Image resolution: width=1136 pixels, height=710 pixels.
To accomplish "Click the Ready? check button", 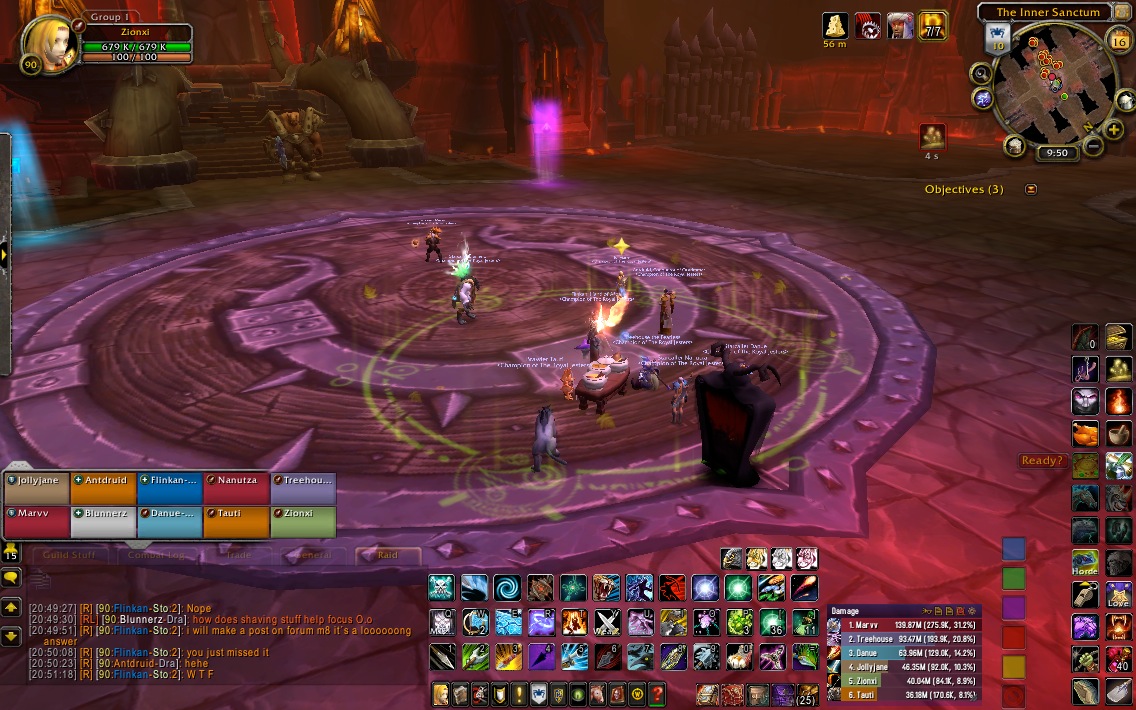I will coord(1040,461).
